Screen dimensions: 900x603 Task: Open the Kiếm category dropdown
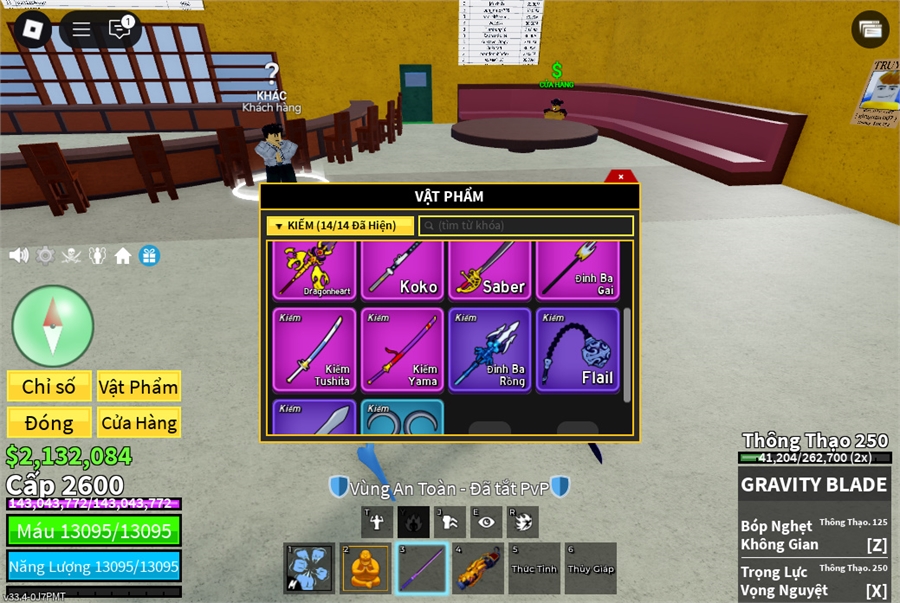click(340, 226)
